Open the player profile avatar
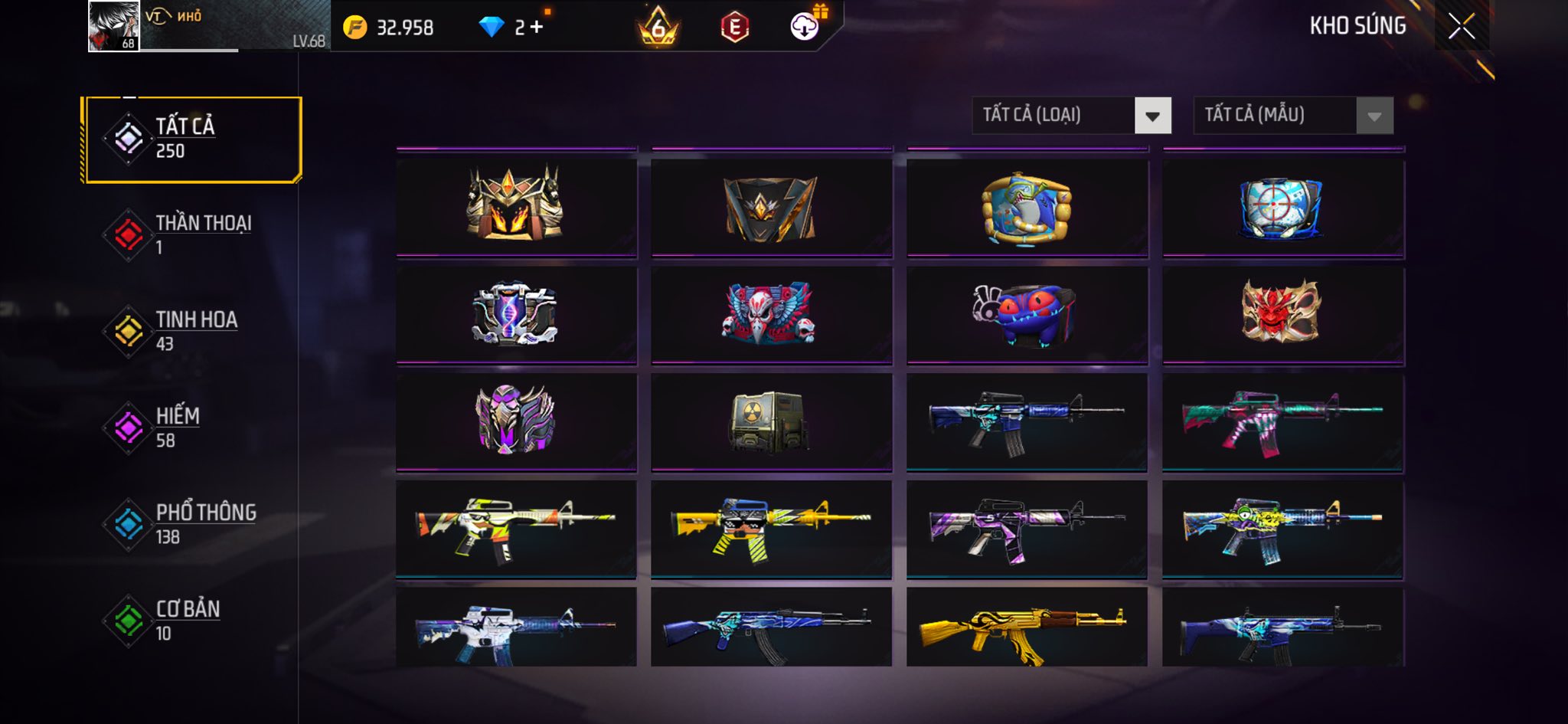 [114, 26]
